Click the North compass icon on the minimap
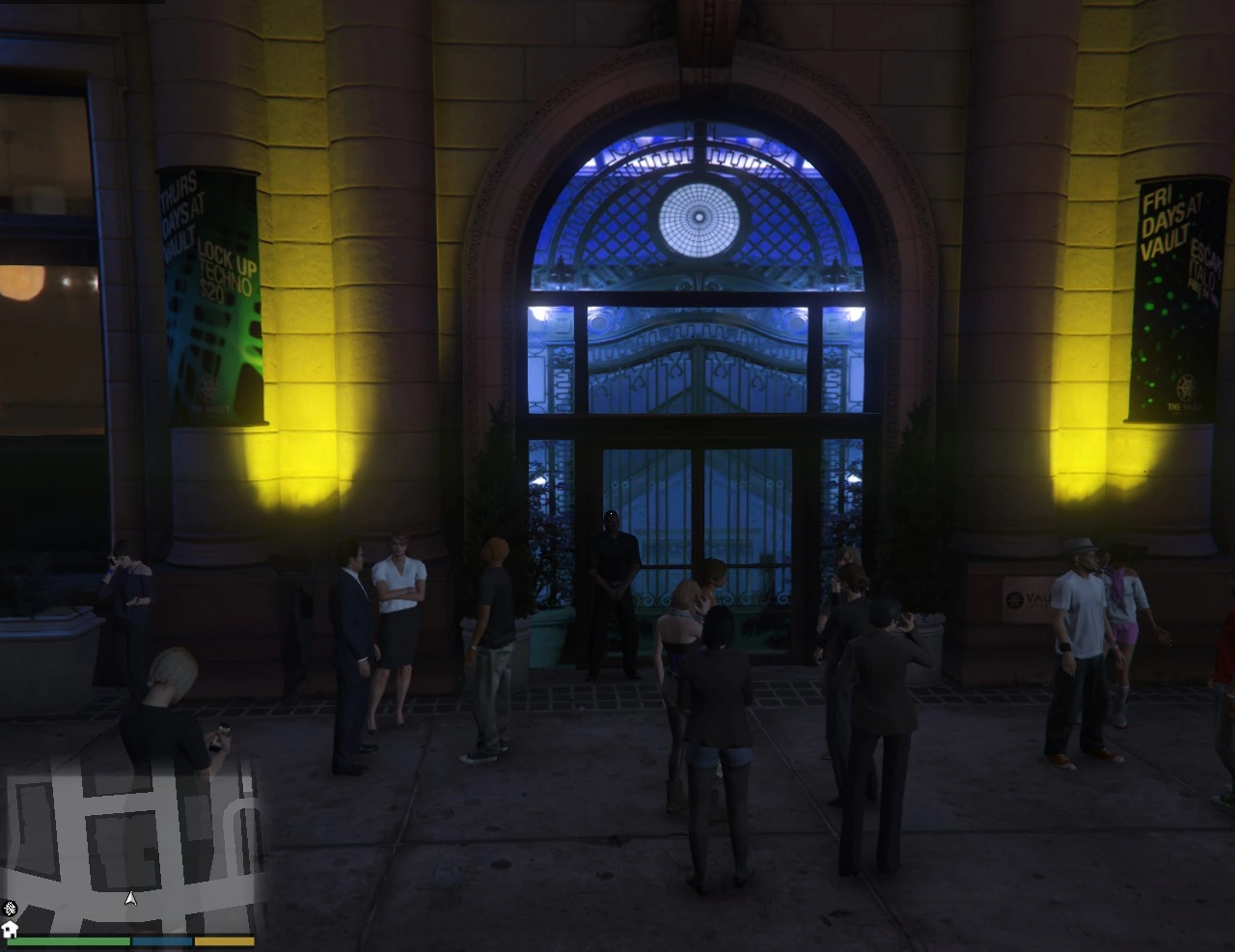The height and width of the screenshot is (952, 1235). tap(9, 911)
